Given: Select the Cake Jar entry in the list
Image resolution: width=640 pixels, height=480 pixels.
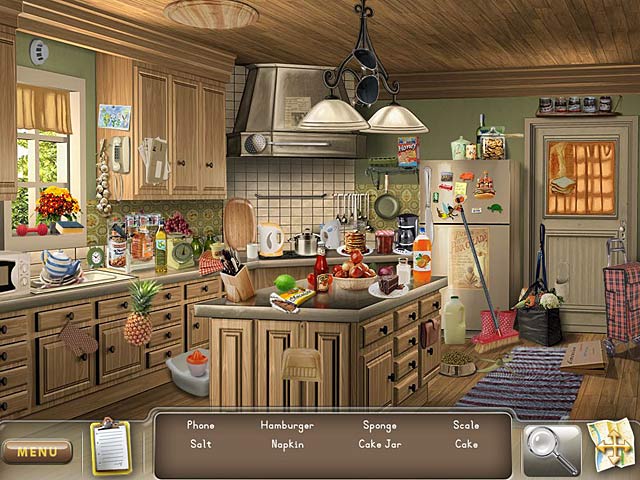Looking at the screenshot, I should [380, 443].
